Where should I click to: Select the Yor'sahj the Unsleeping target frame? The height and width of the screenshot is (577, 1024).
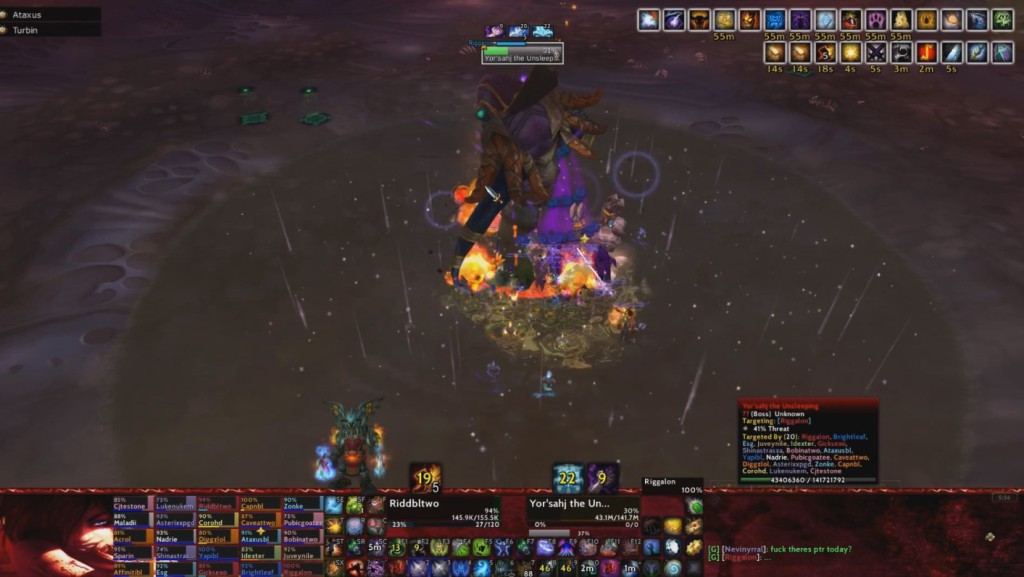pos(582,510)
